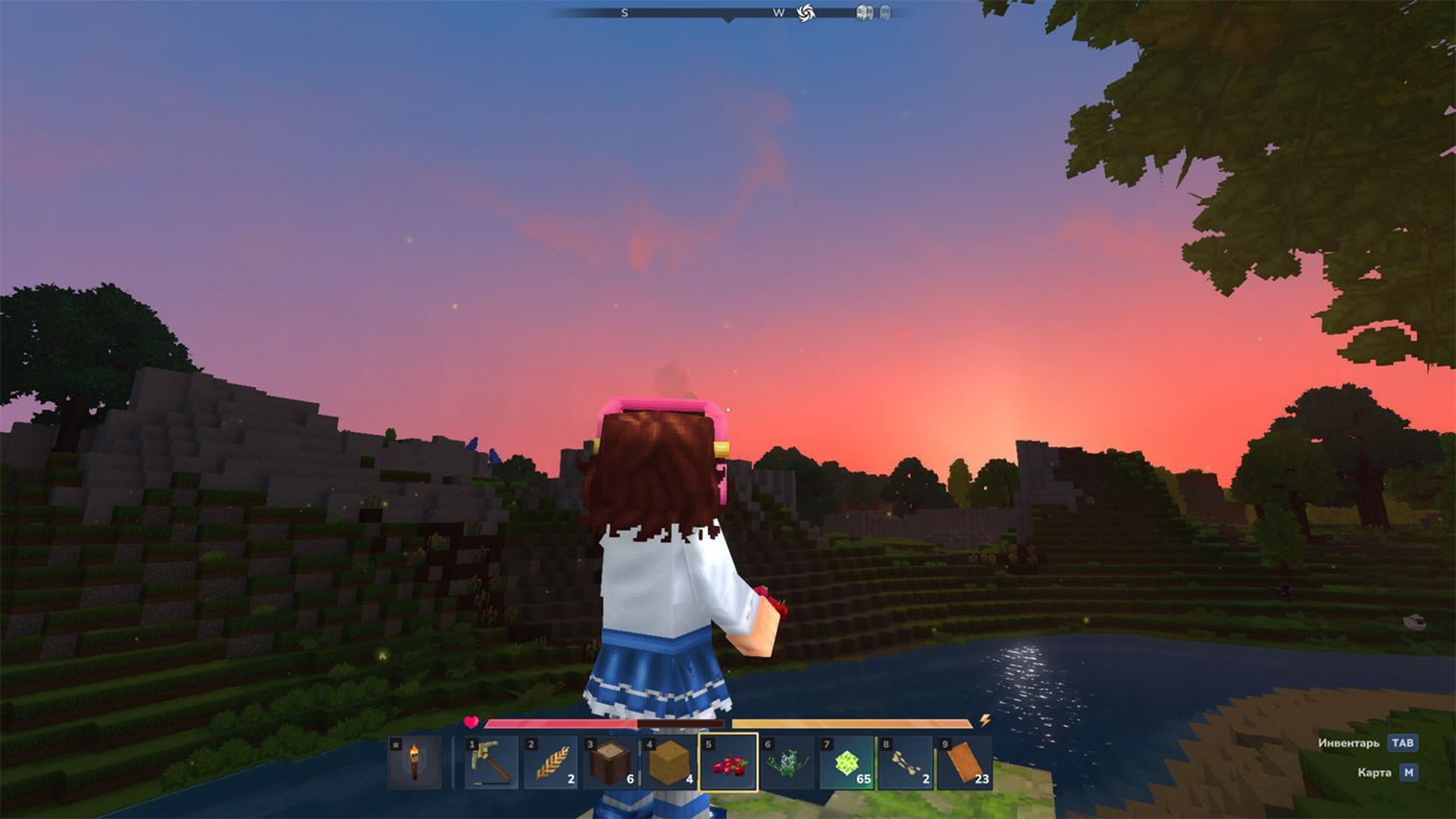
Task: Click the spiral storm icon on the compass bar
Action: [805, 12]
